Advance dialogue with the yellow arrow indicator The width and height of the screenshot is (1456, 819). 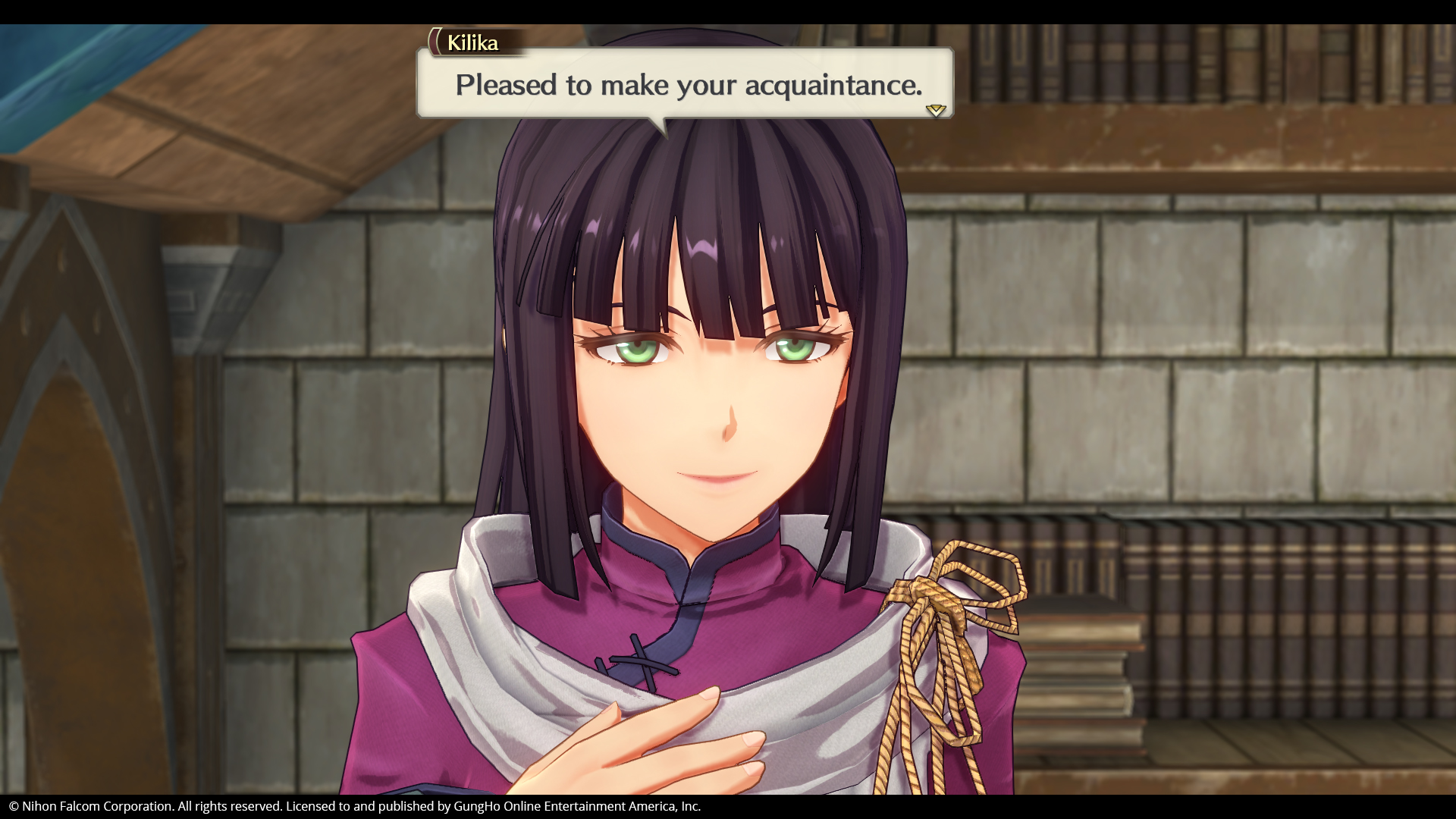tap(936, 110)
